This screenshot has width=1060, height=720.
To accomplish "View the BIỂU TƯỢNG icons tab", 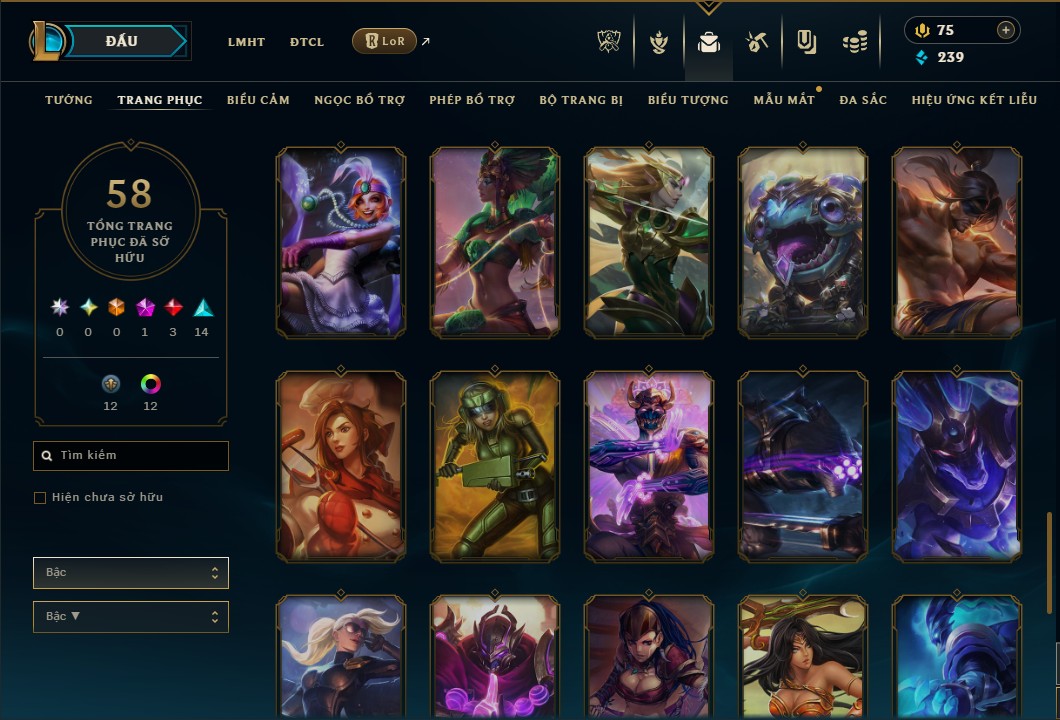I will tap(688, 100).
